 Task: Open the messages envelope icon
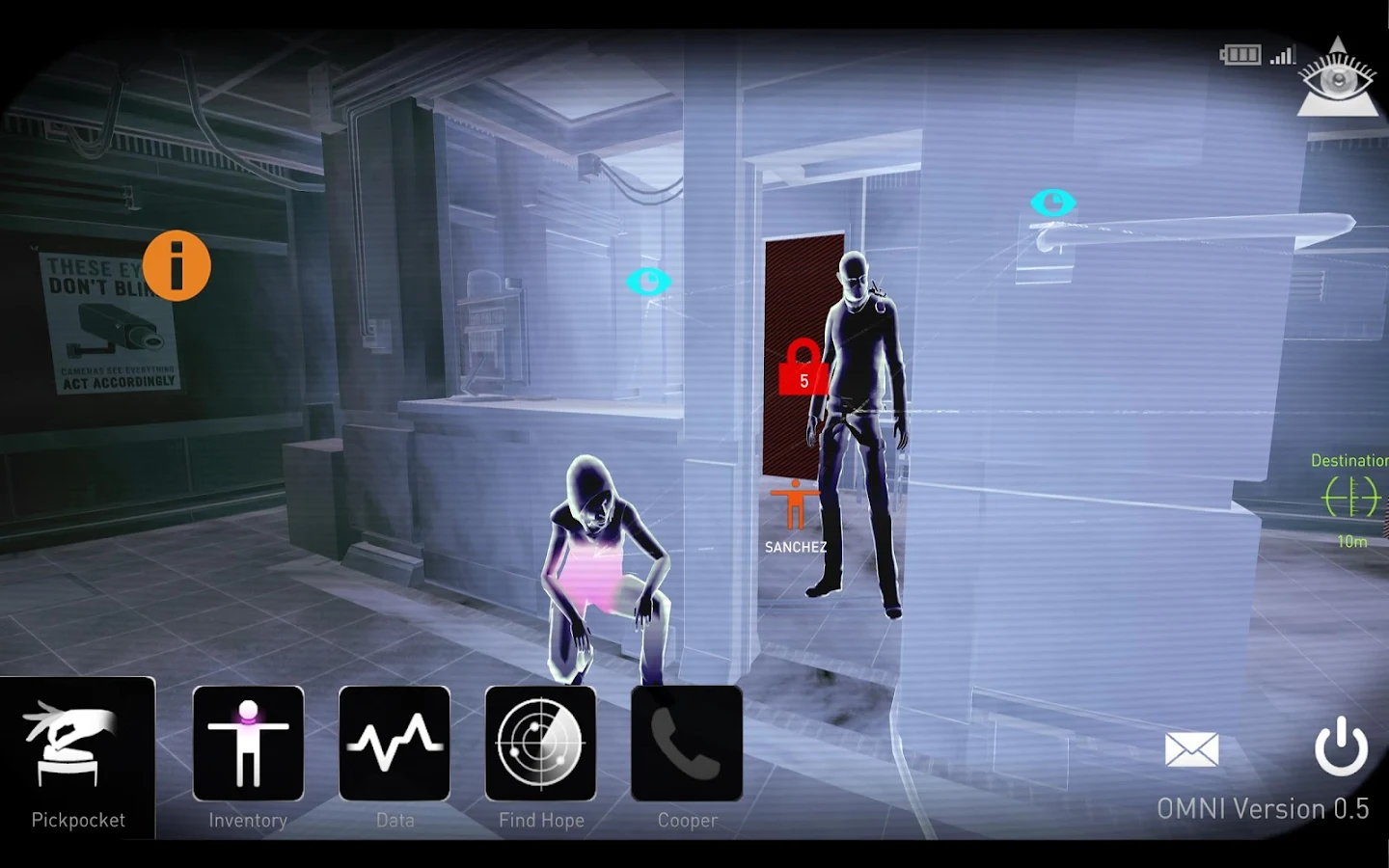point(1193,748)
